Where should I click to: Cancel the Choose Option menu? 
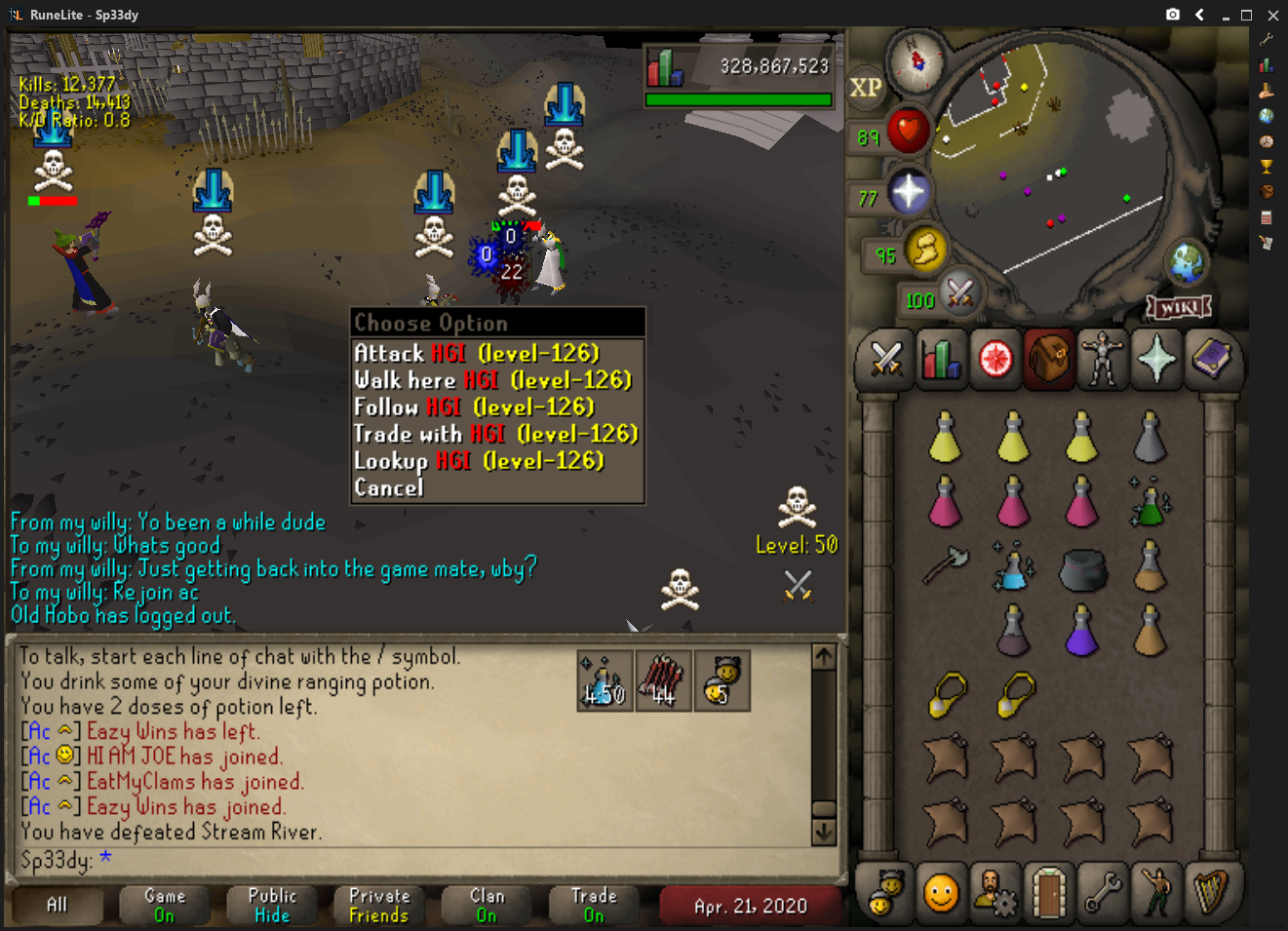coord(388,487)
